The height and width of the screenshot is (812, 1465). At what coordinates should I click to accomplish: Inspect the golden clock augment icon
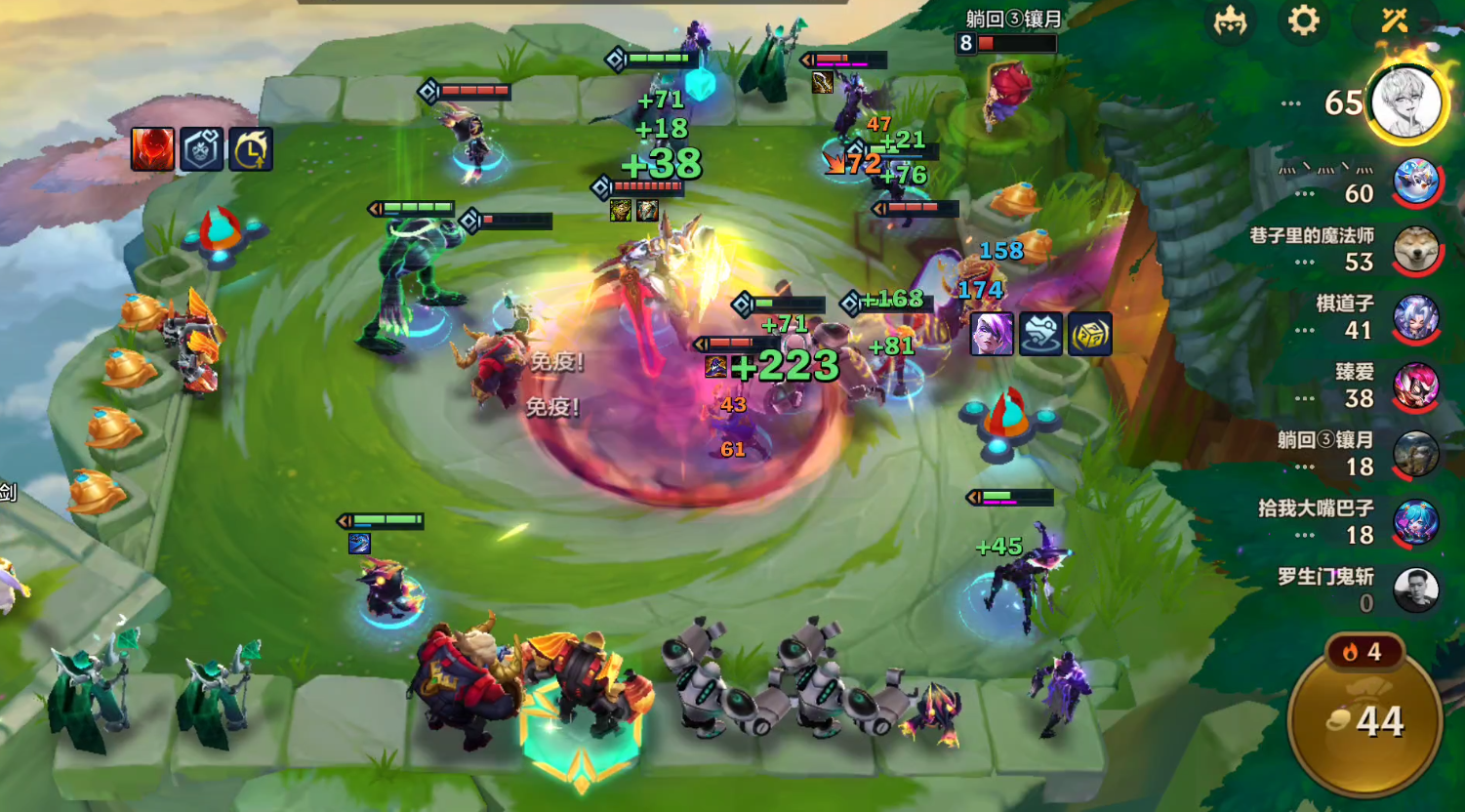[251, 149]
